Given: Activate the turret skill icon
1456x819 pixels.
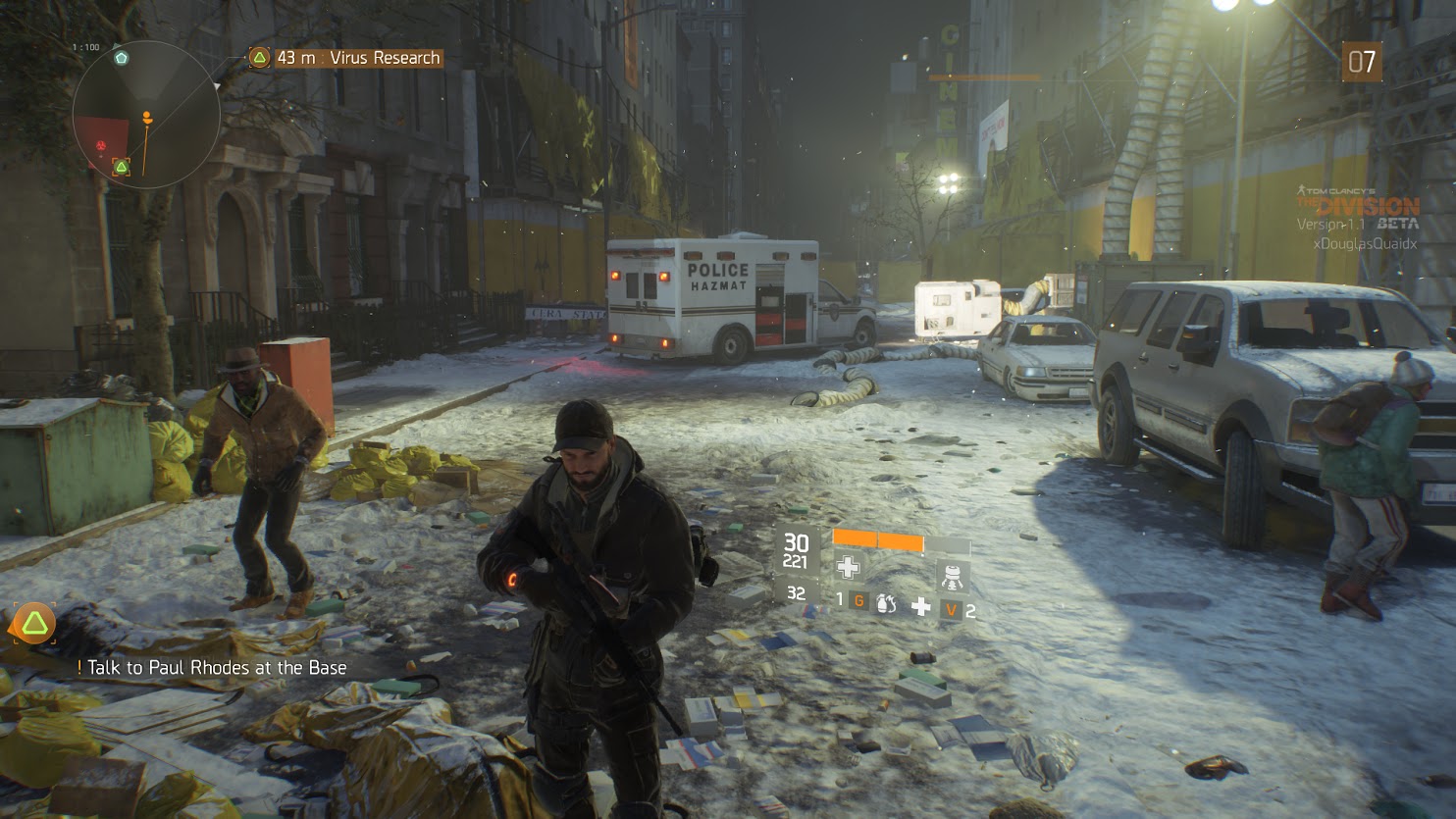Looking at the screenshot, I should click(x=950, y=576).
